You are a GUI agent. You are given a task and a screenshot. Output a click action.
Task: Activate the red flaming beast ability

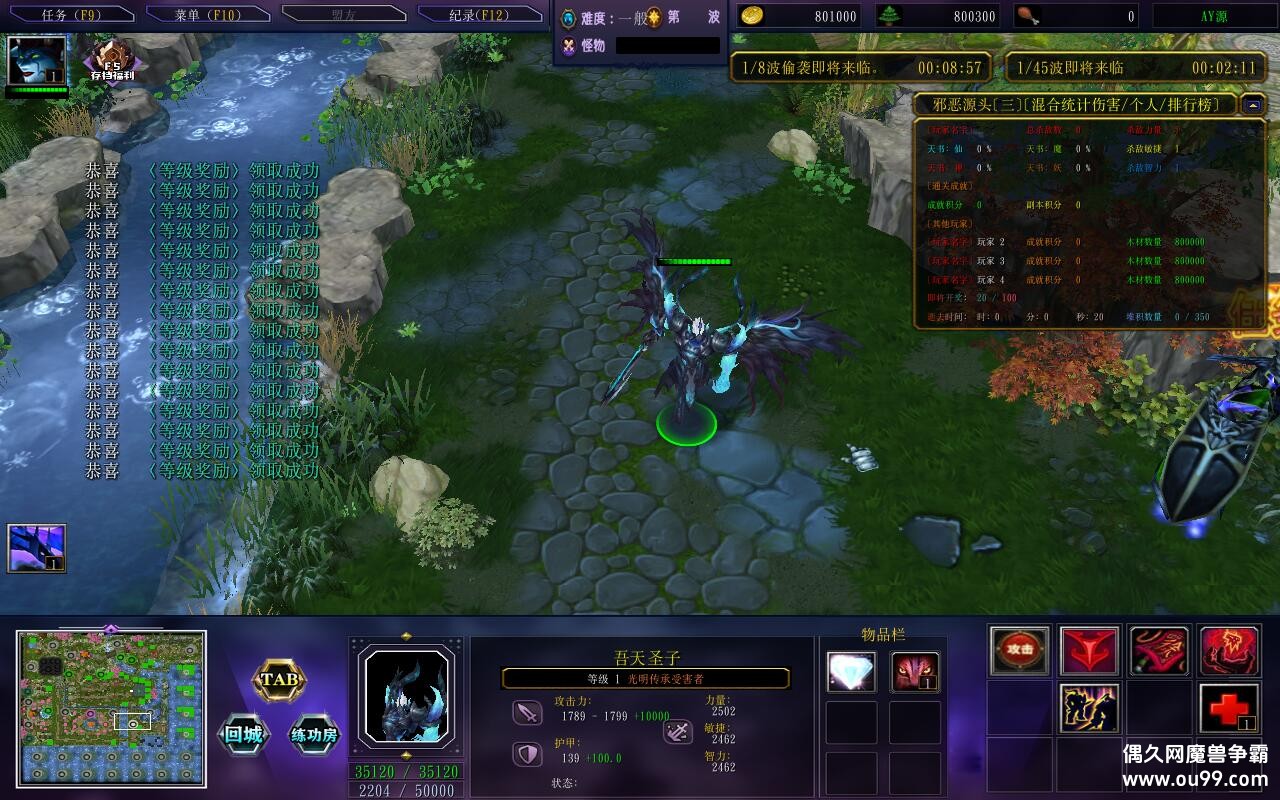click(x=1229, y=650)
